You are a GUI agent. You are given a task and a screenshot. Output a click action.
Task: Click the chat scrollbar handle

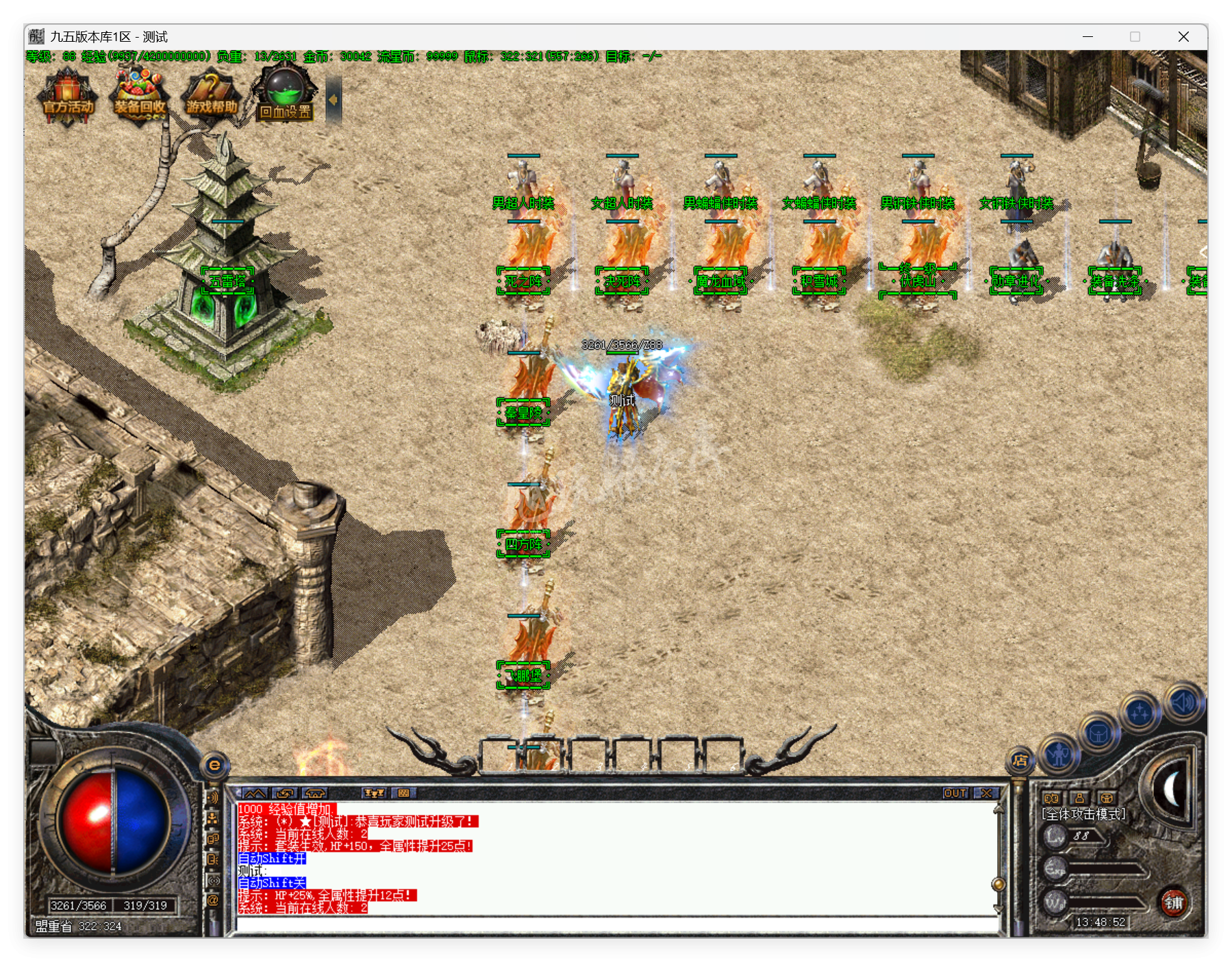pos(998,884)
